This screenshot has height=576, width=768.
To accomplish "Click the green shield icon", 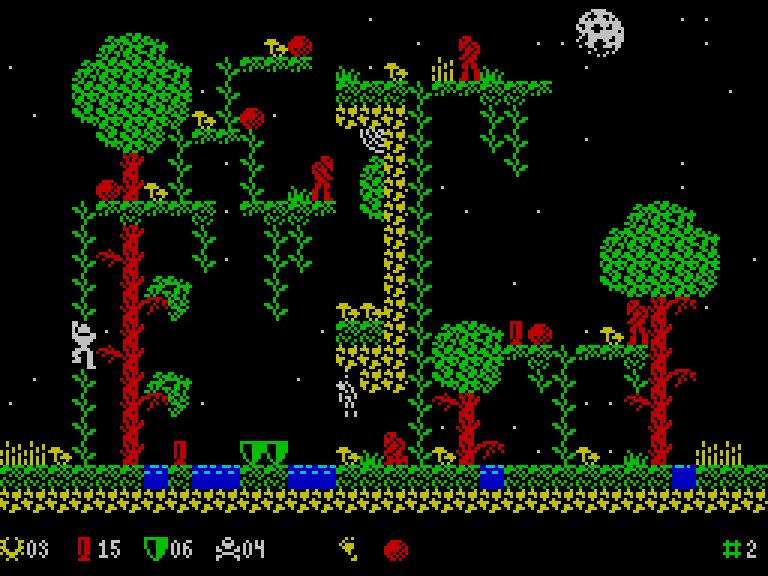I will [155, 549].
